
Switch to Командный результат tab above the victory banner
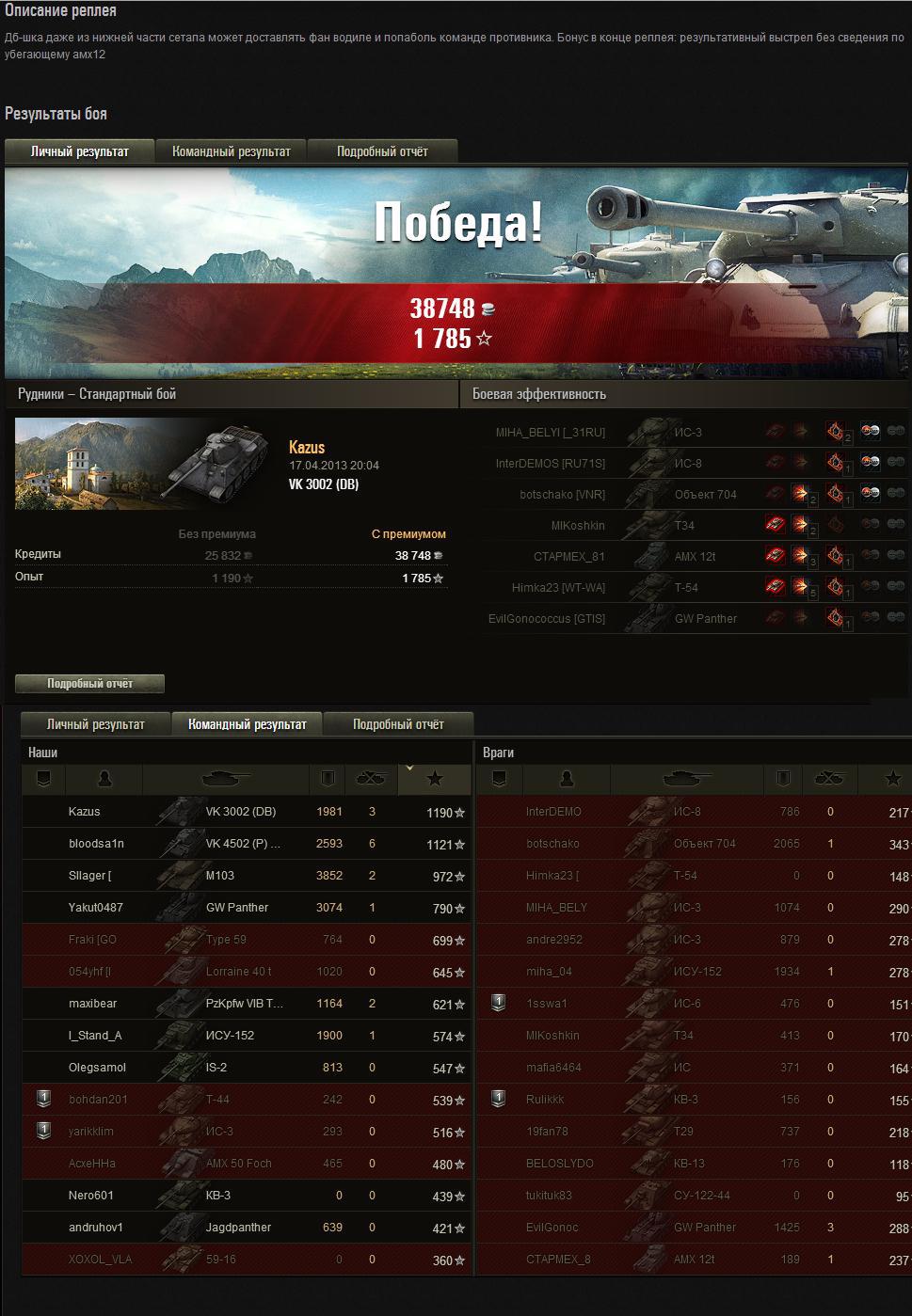tap(232, 151)
